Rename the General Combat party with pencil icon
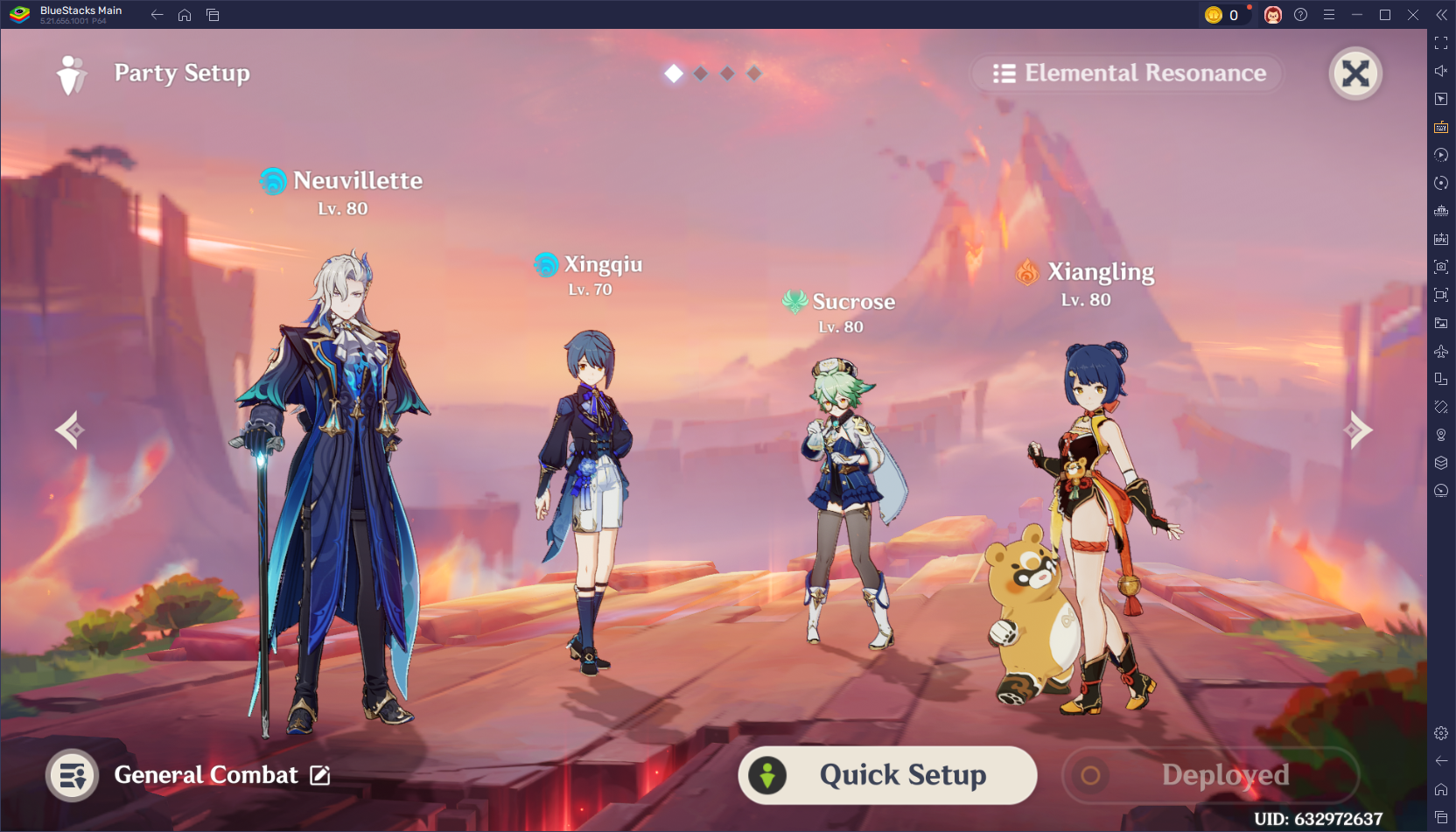Image resolution: width=1456 pixels, height=832 pixels. tap(321, 775)
